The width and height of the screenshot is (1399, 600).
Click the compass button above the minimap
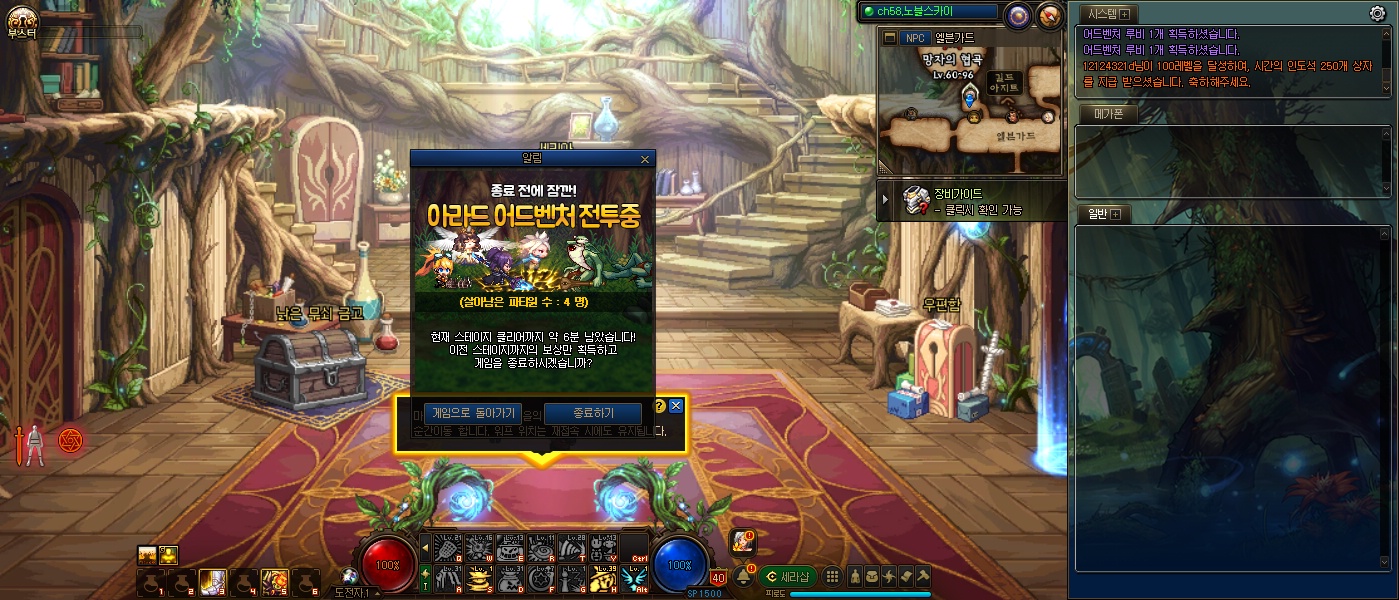pyautogui.click(x=1049, y=15)
